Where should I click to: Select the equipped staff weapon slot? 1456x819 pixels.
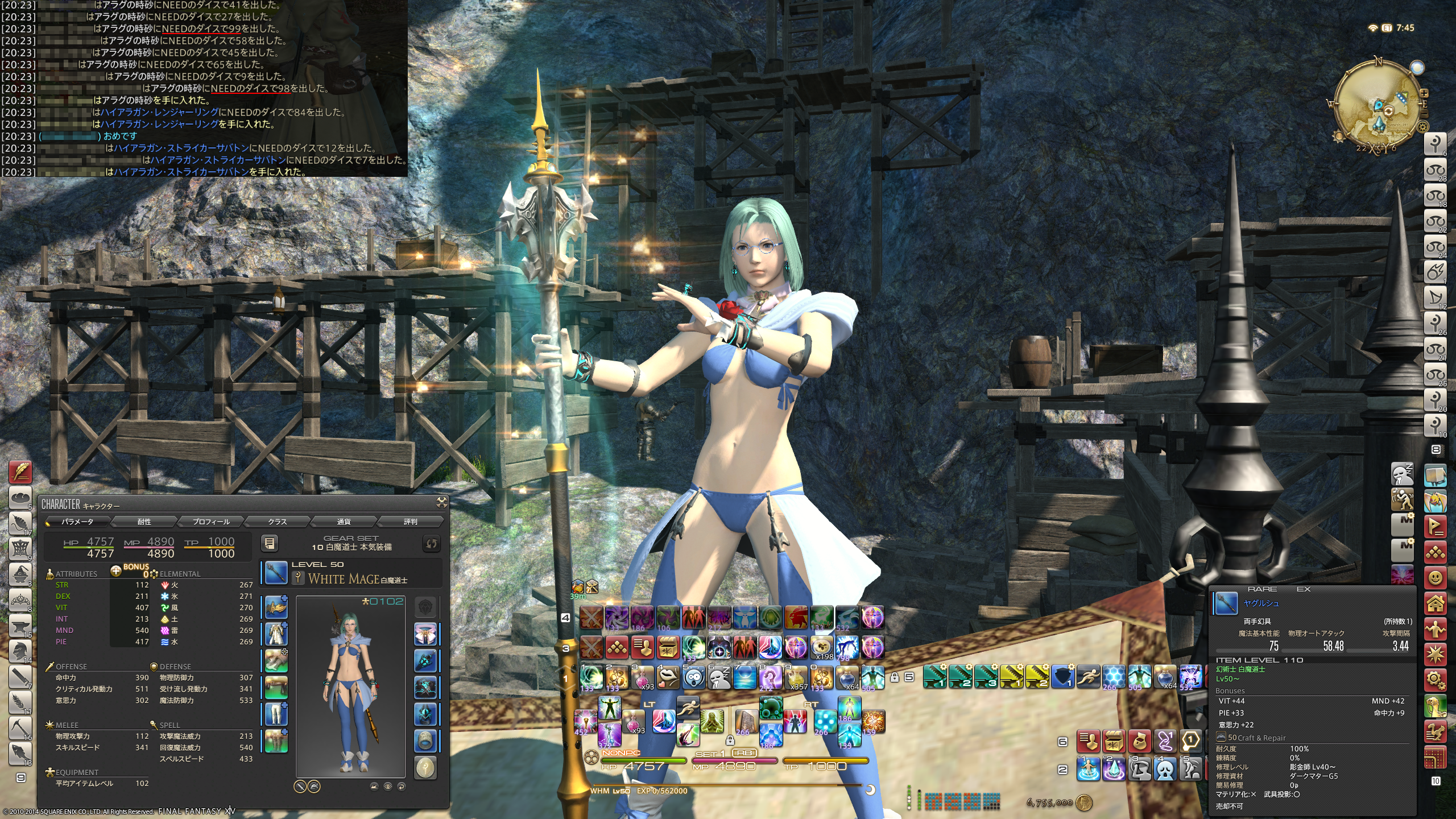pos(276,573)
